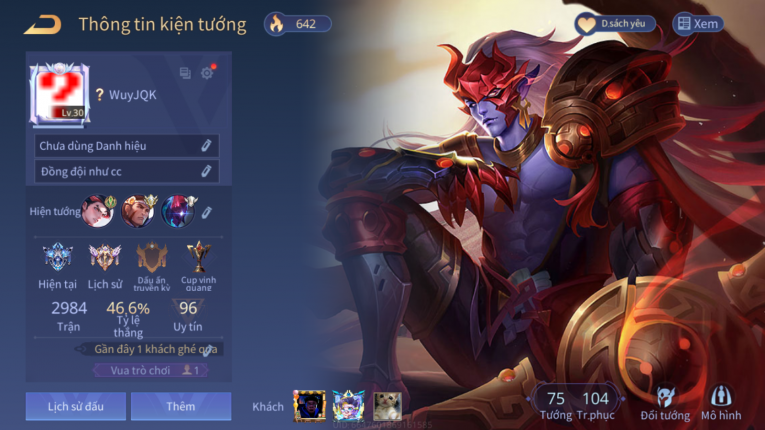Copy player info with the copy icon
This screenshot has width=765, height=430.
click(185, 73)
